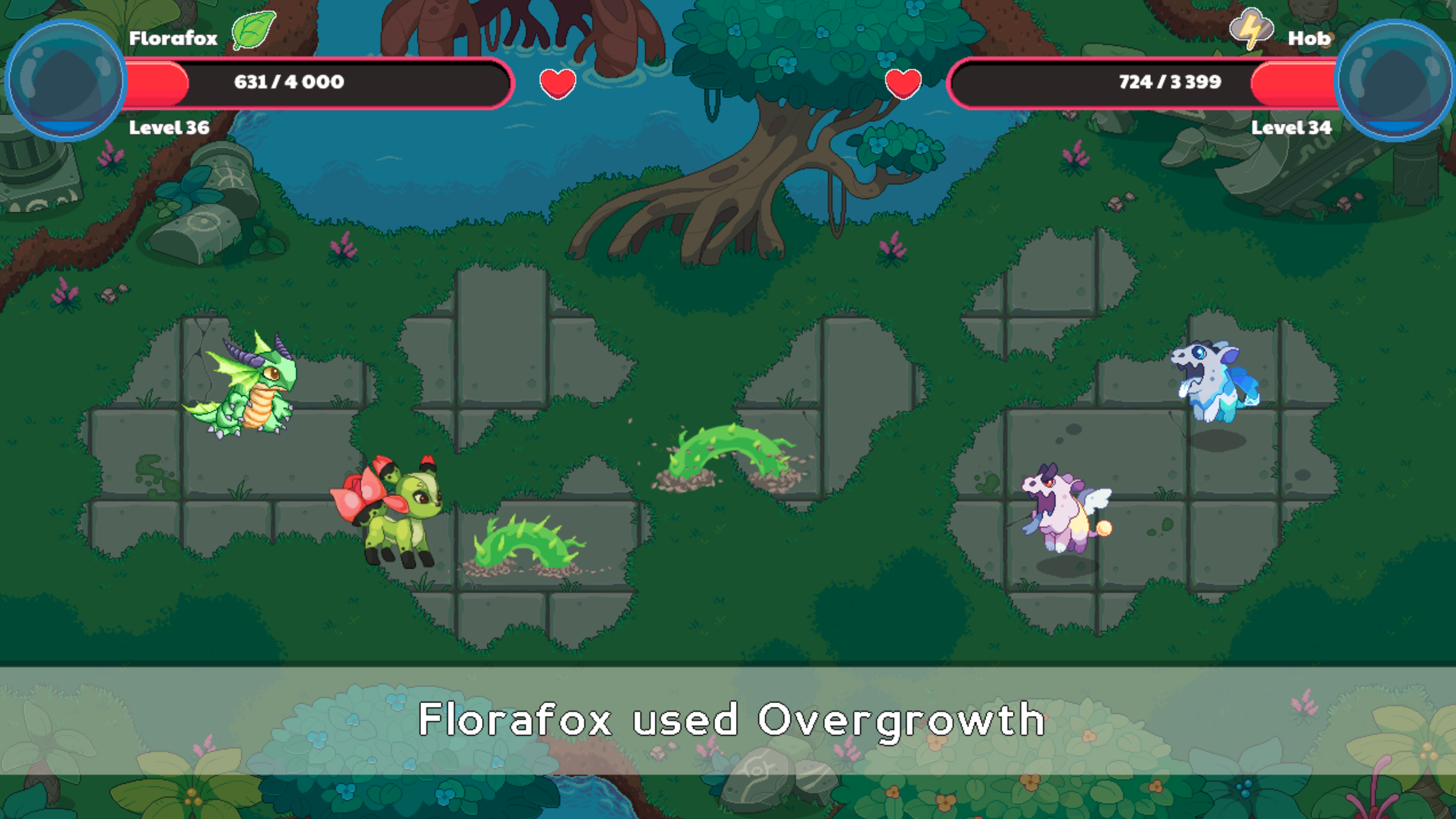This screenshot has height=819, width=1456.
Task: Click the leaf type icon beside Florafox
Action: click(x=255, y=32)
